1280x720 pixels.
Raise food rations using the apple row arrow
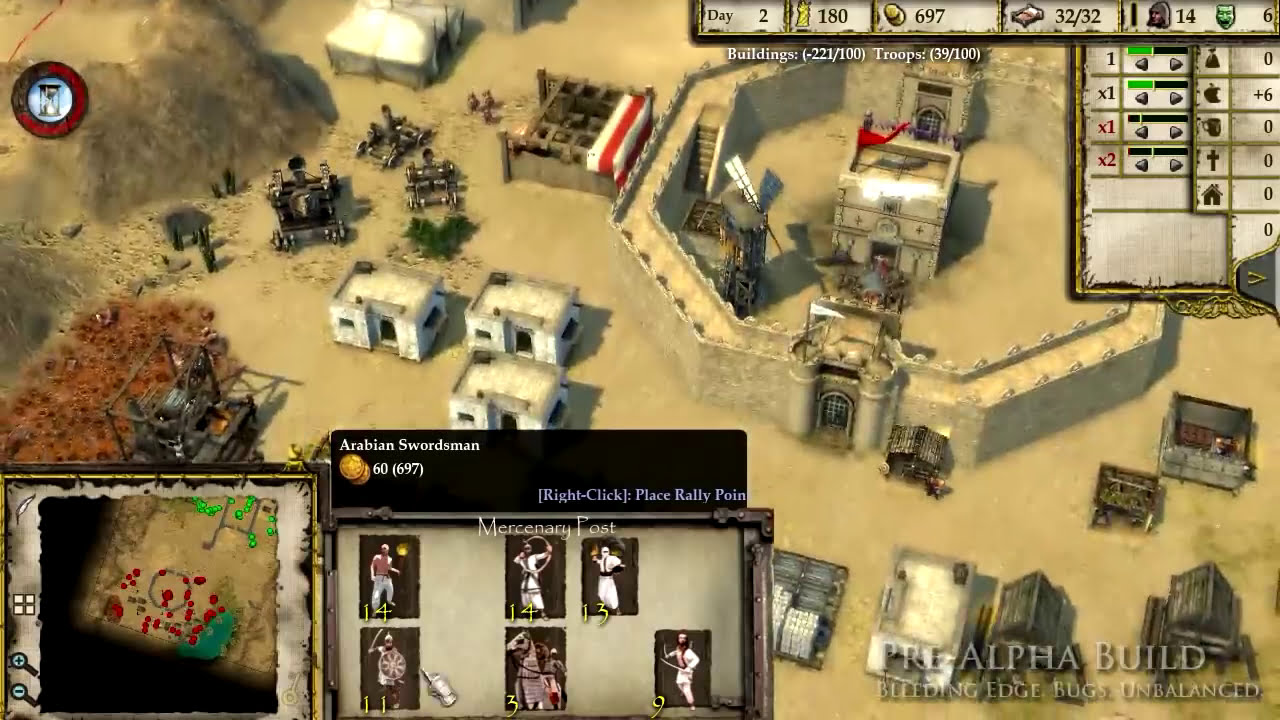(1176, 97)
